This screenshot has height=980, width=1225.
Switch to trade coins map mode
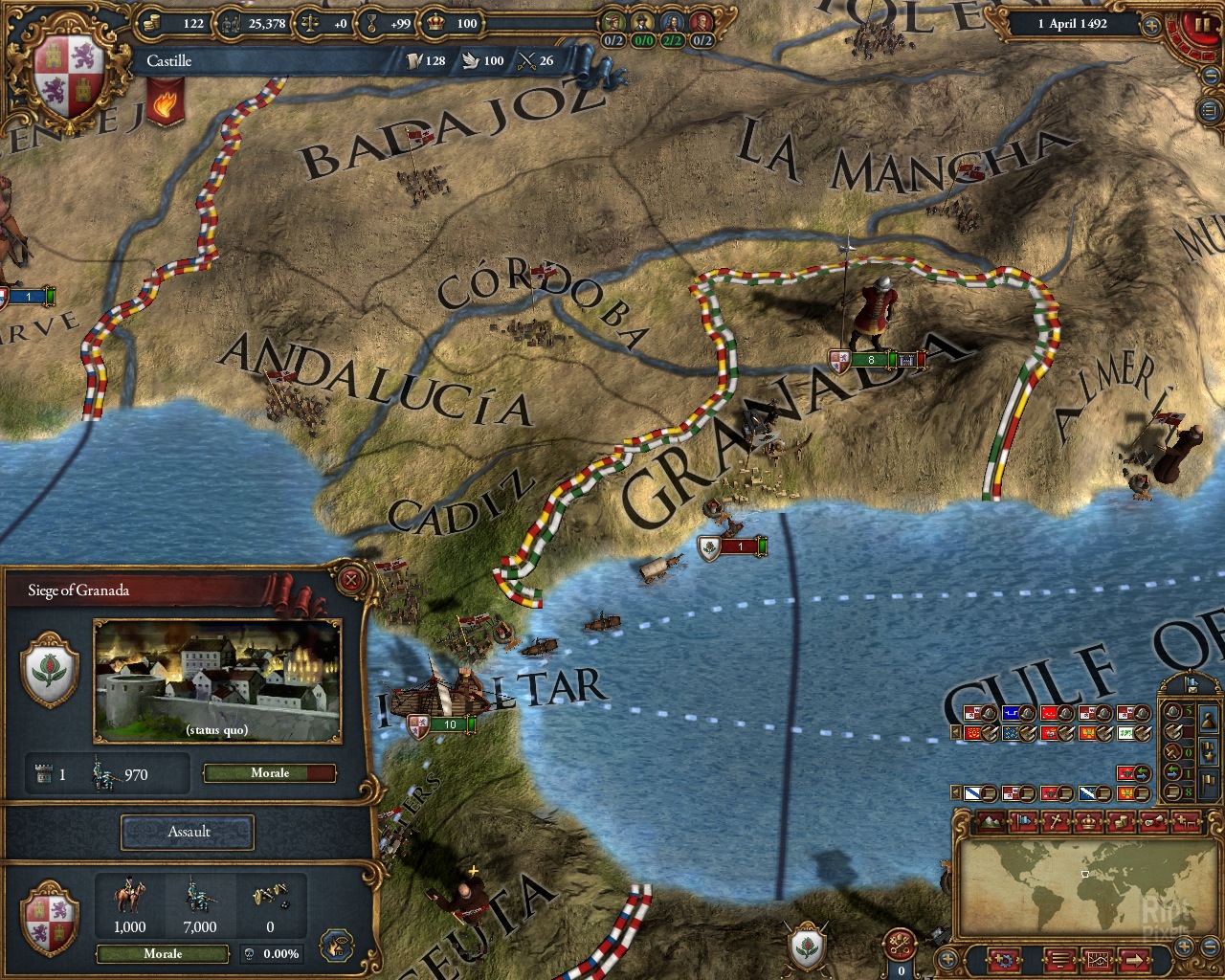(1121, 822)
